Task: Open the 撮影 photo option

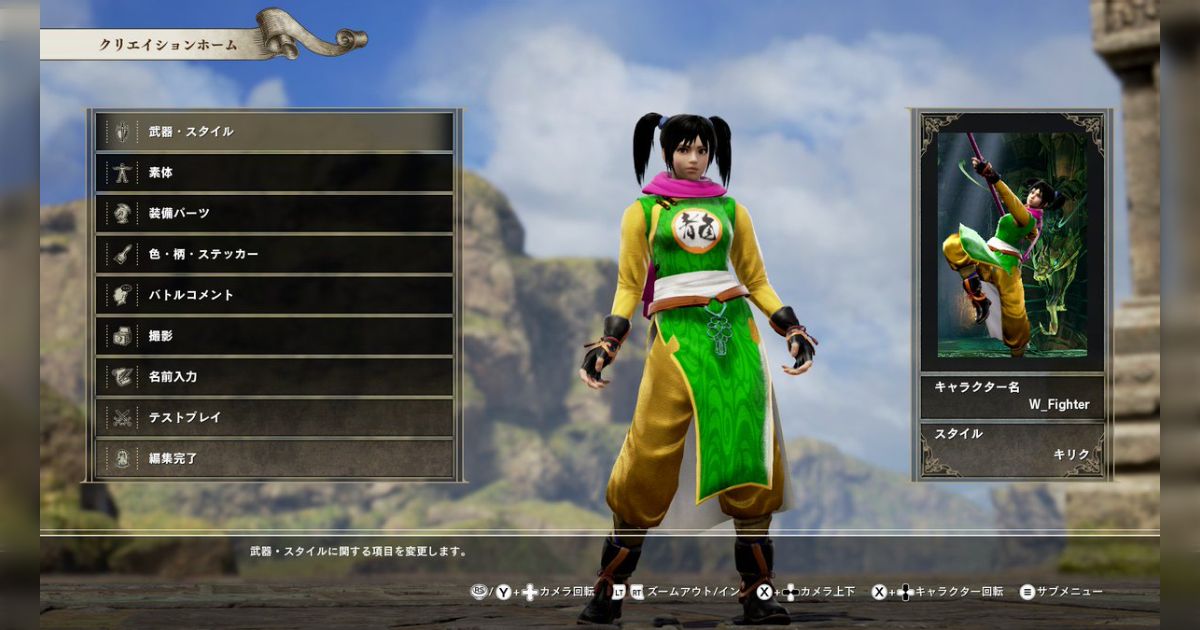Action: tap(274, 336)
